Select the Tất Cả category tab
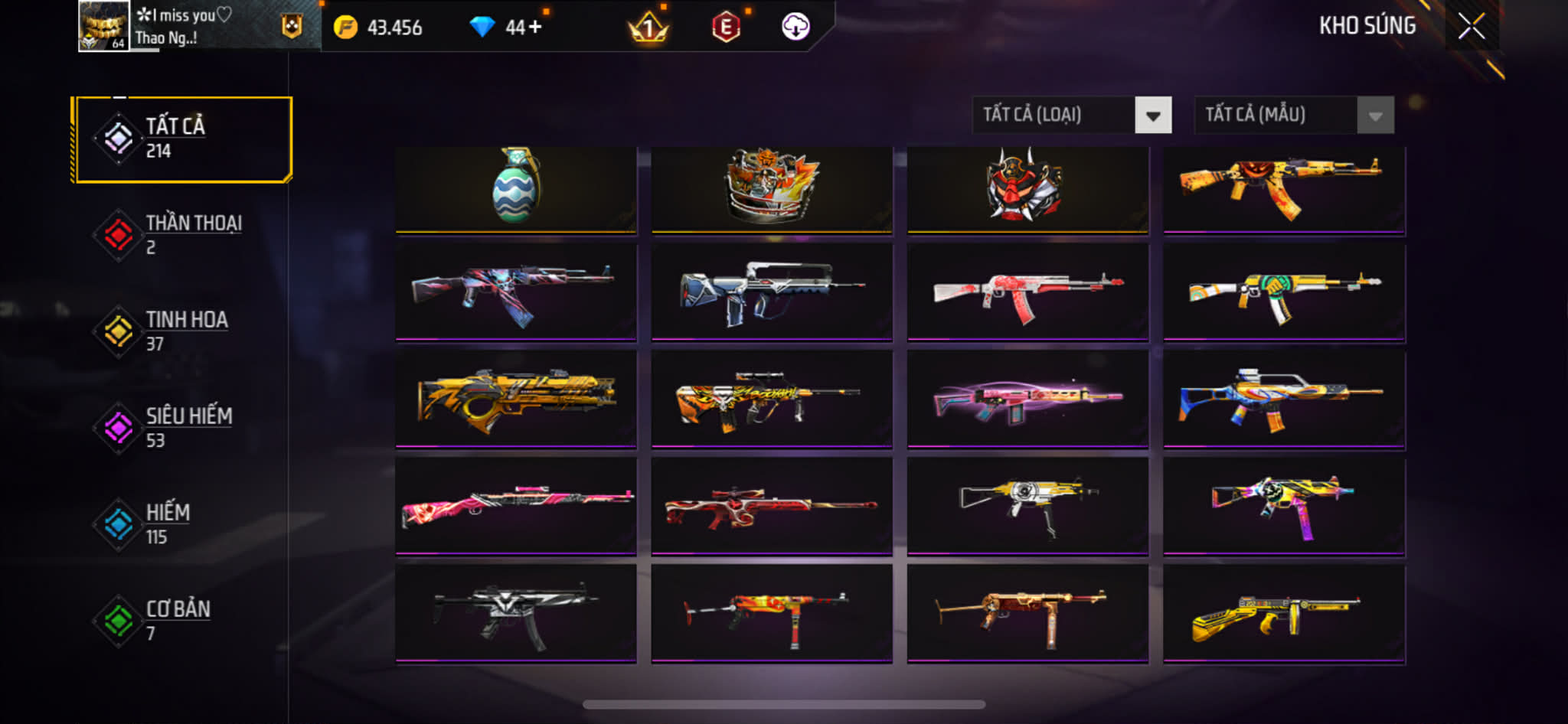 click(183, 139)
